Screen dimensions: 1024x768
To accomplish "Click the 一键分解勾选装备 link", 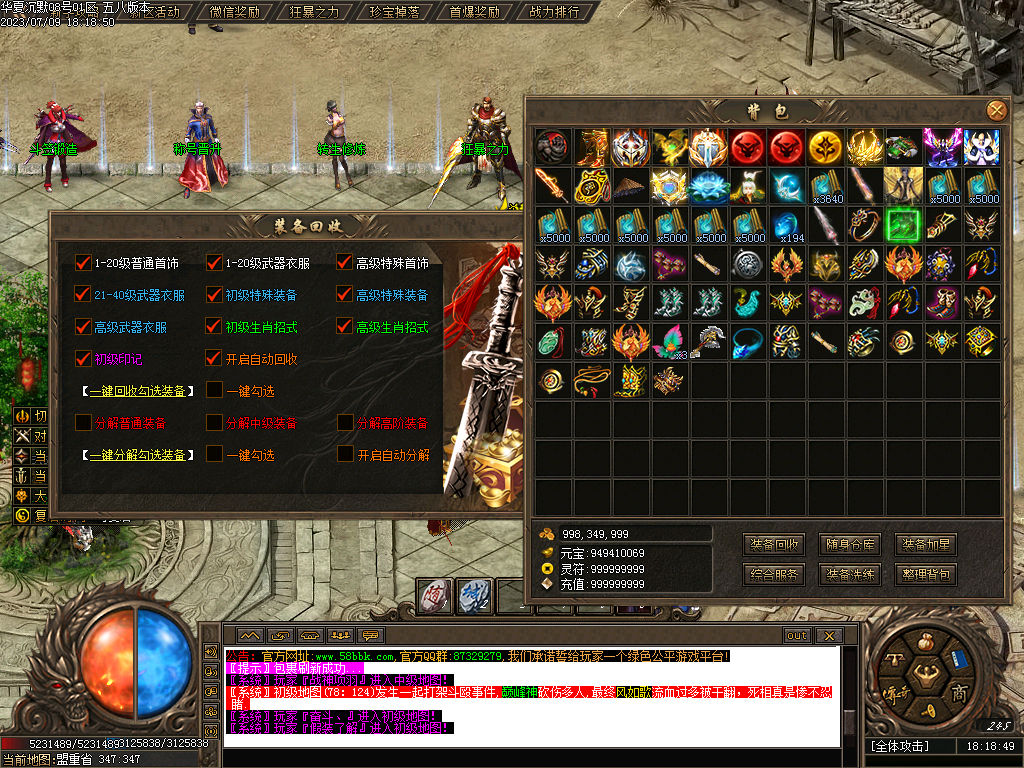I will pos(139,455).
